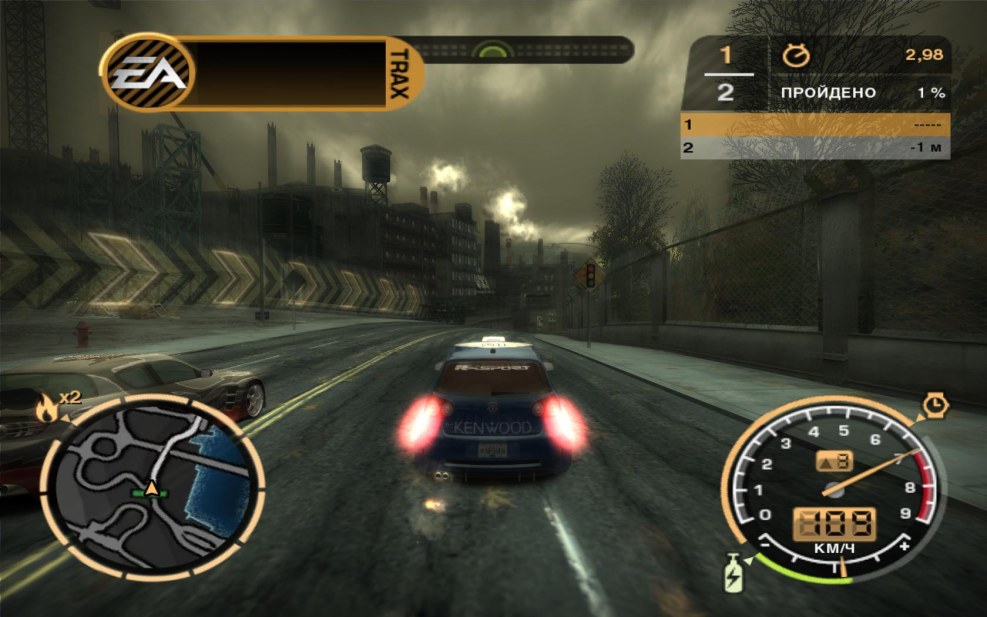
Task: Select the first-place leaderboard row
Action: [814, 125]
